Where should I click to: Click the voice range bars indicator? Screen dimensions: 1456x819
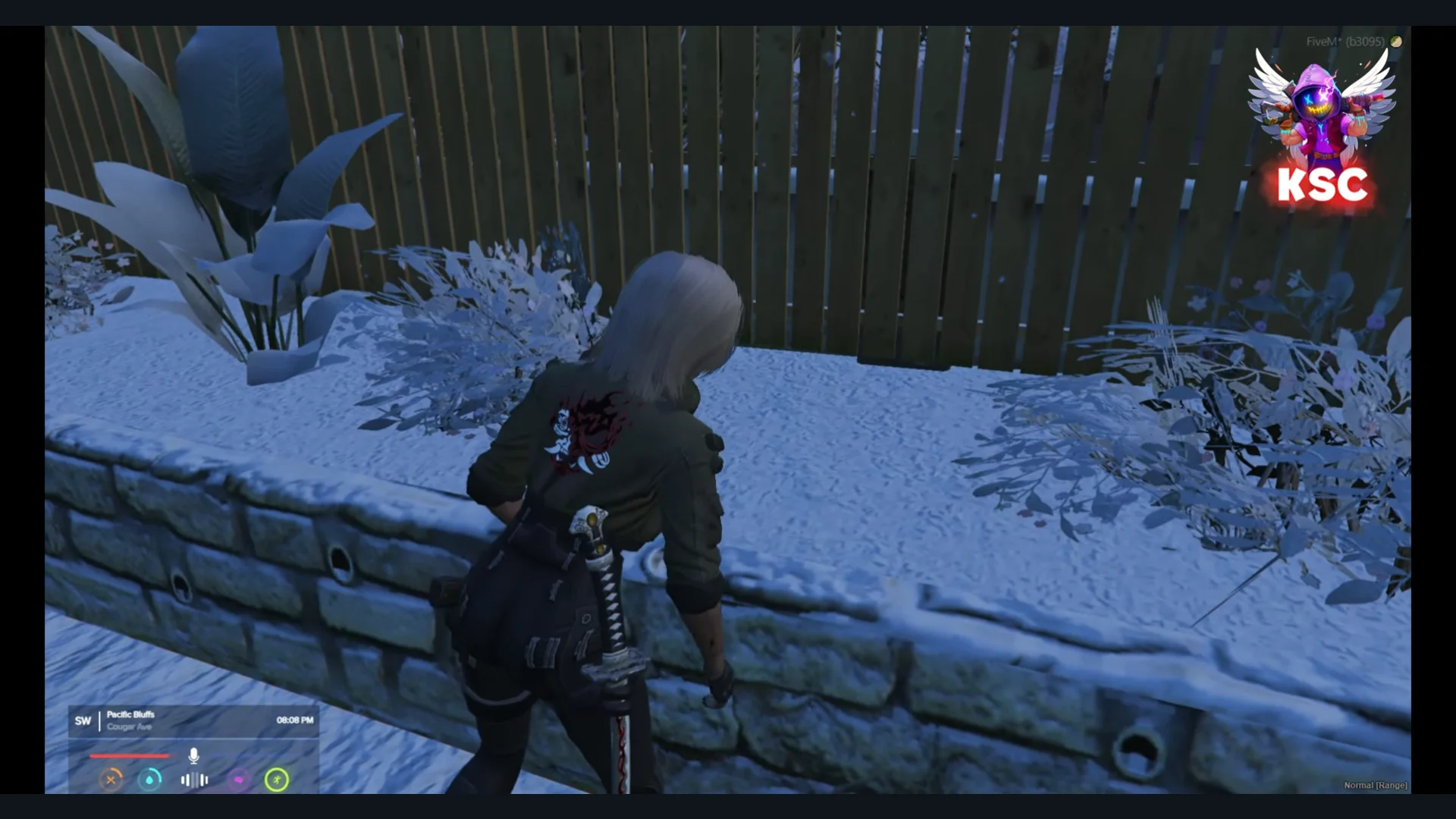(x=194, y=780)
